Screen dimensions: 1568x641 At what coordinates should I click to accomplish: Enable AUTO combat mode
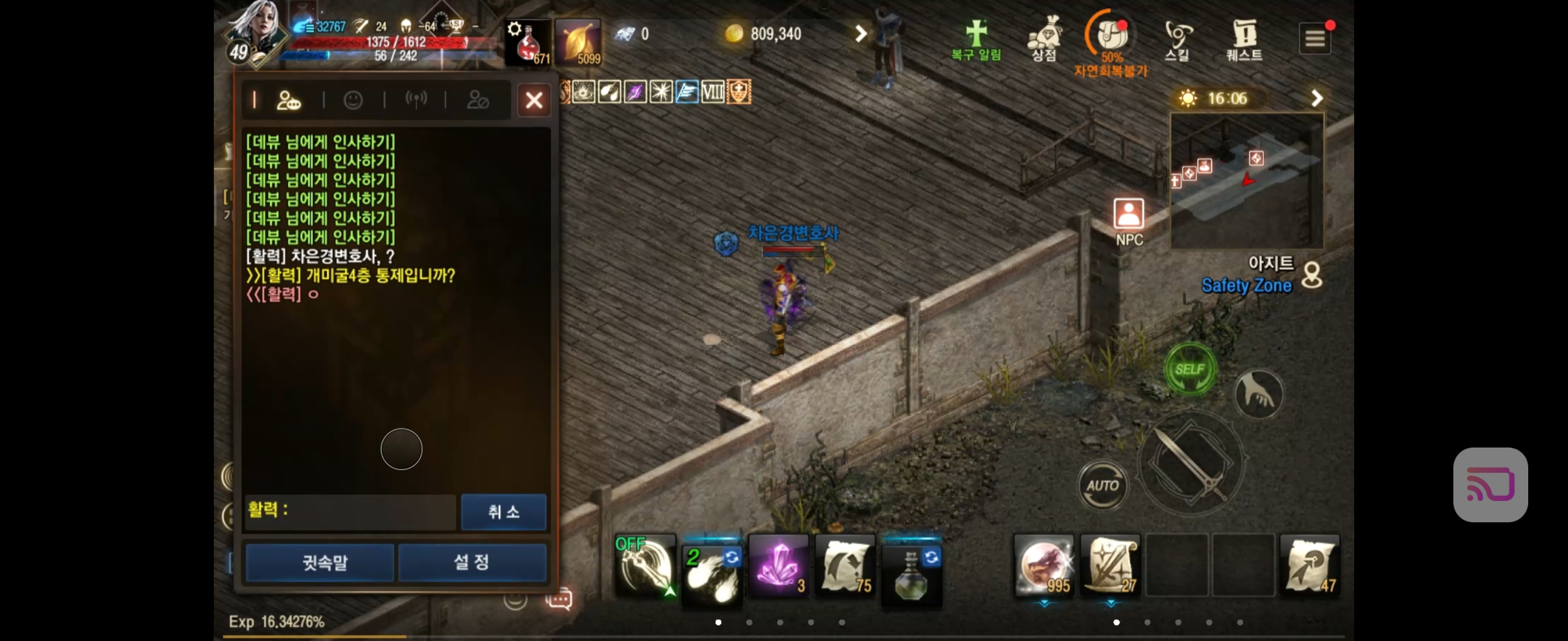coord(1103,485)
